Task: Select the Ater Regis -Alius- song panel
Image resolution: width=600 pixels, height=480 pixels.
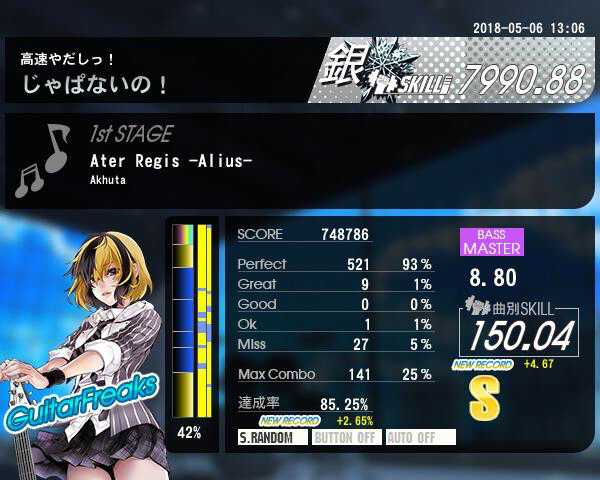Action: pyautogui.click(x=300, y=161)
